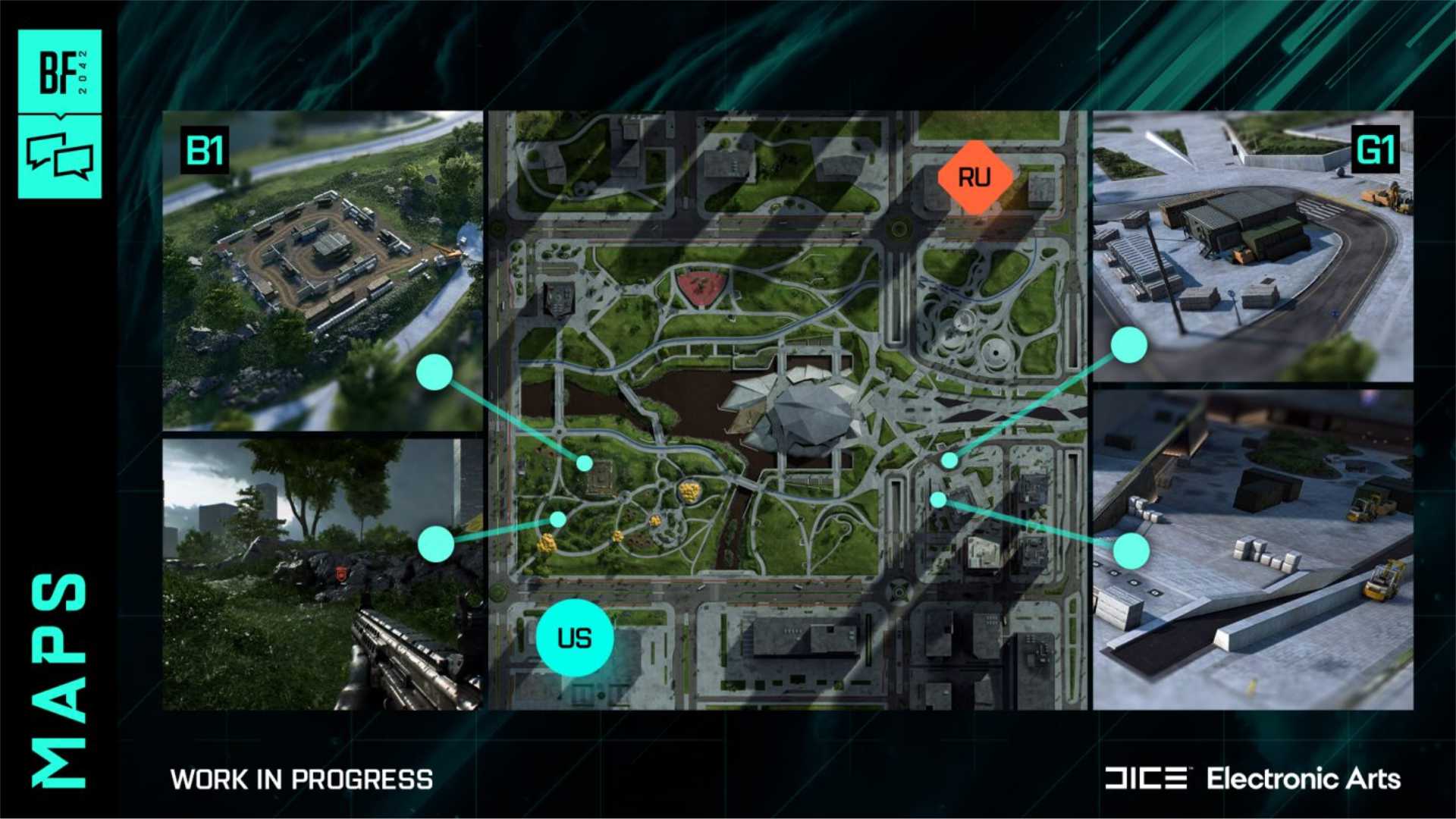Select the US headquarters marker
This screenshot has height=819, width=1456.
[574, 638]
